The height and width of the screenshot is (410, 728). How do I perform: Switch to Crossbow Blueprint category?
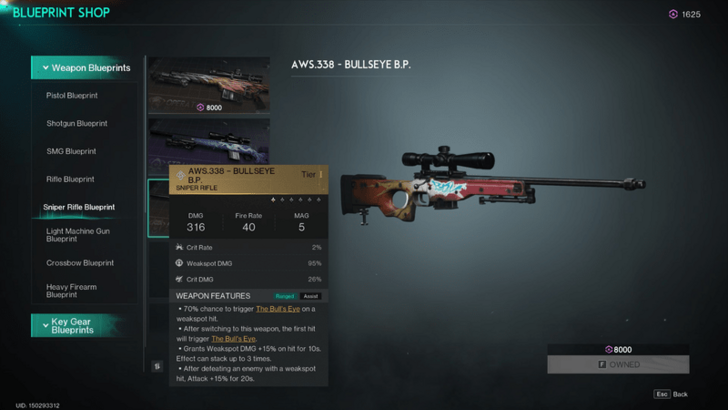coord(78,263)
